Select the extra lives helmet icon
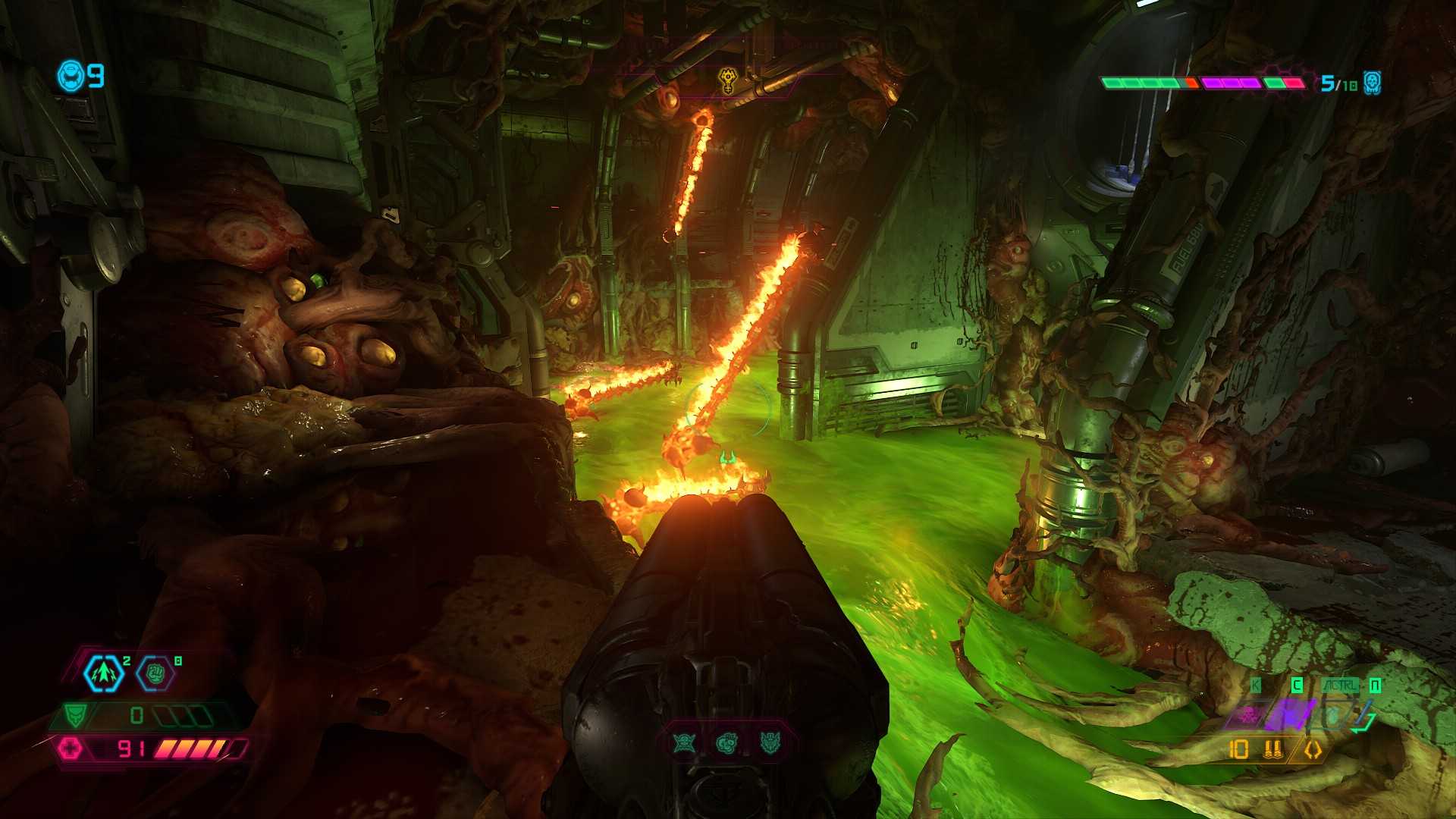This screenshot has height=819, width=1456. click(71, 76)
